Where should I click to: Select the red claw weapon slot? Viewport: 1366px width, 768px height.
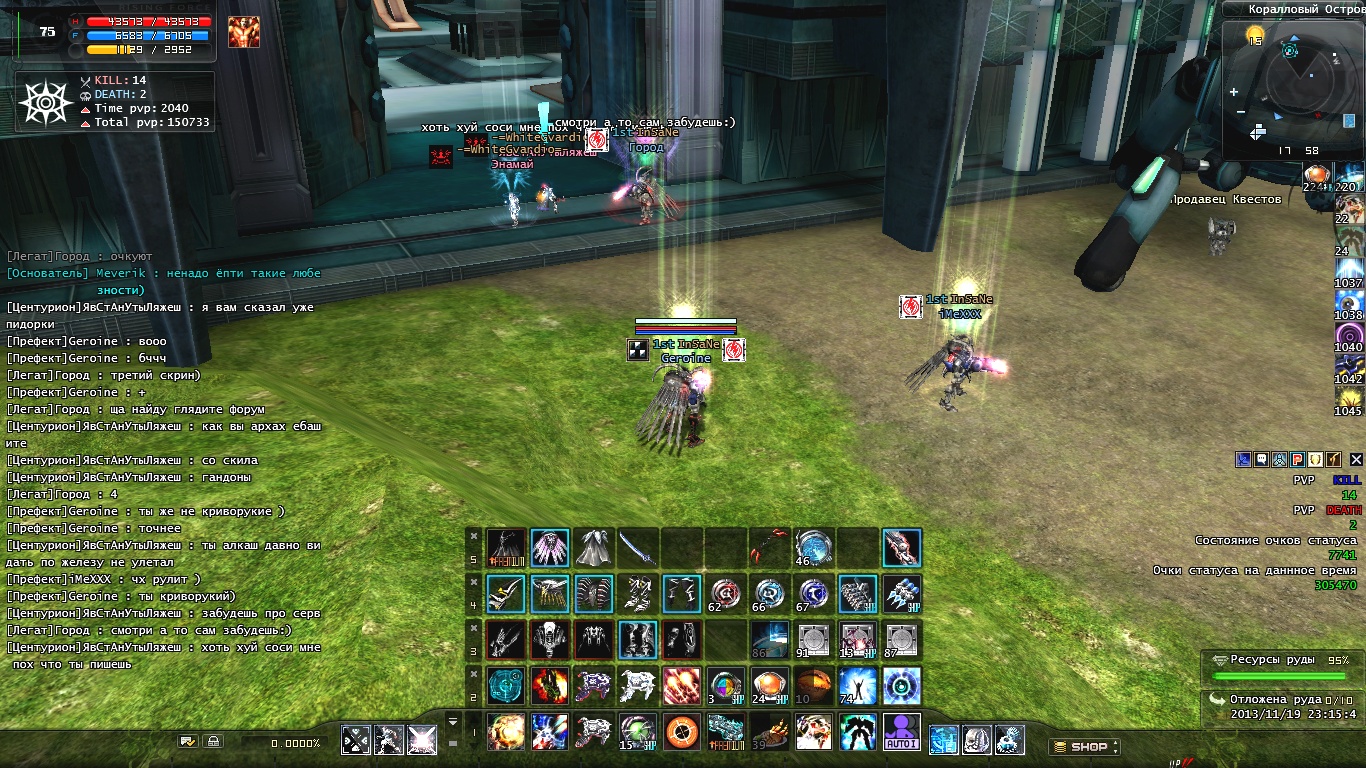point(769,548)
